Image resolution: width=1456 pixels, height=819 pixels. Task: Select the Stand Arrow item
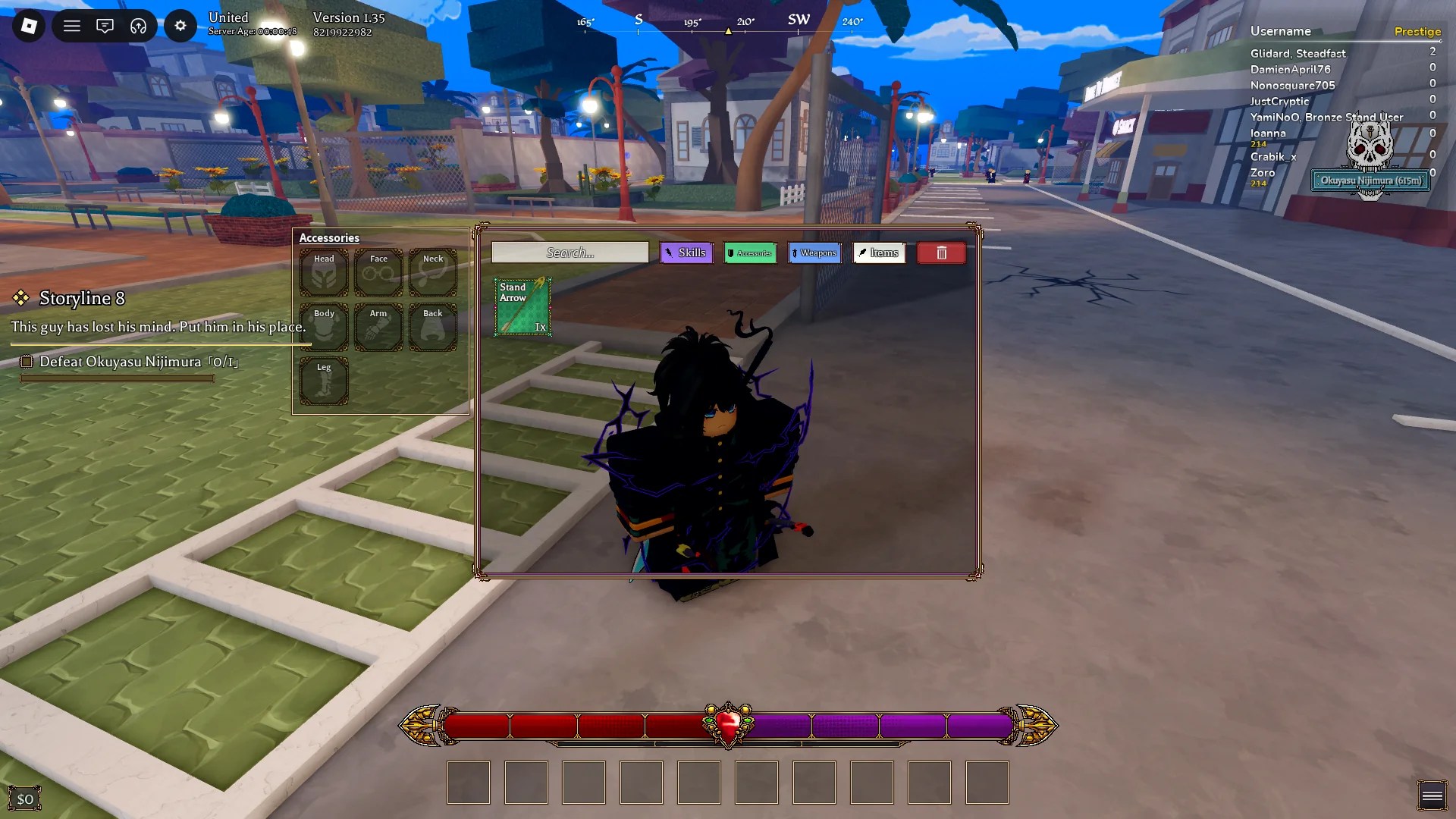522,307
